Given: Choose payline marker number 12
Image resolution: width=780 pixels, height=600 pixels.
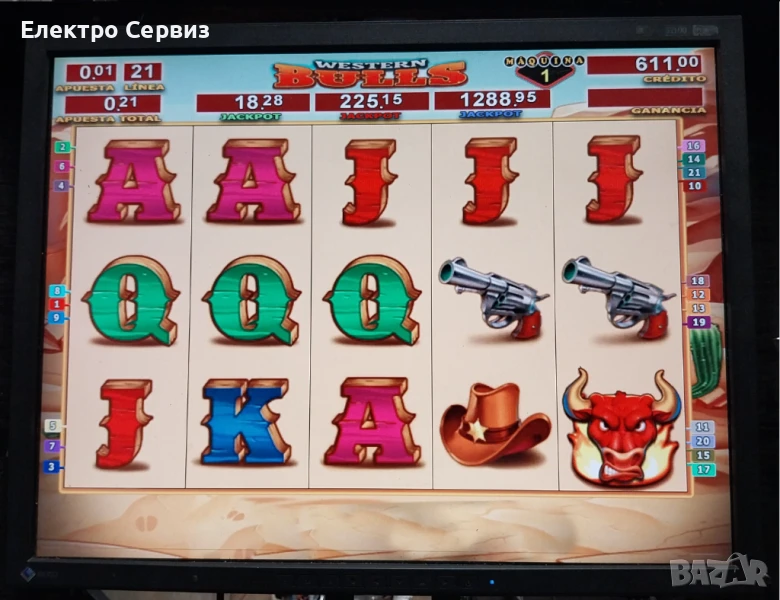Looking at the screenshot, I should pyautogui.click(x=698, y=295).
